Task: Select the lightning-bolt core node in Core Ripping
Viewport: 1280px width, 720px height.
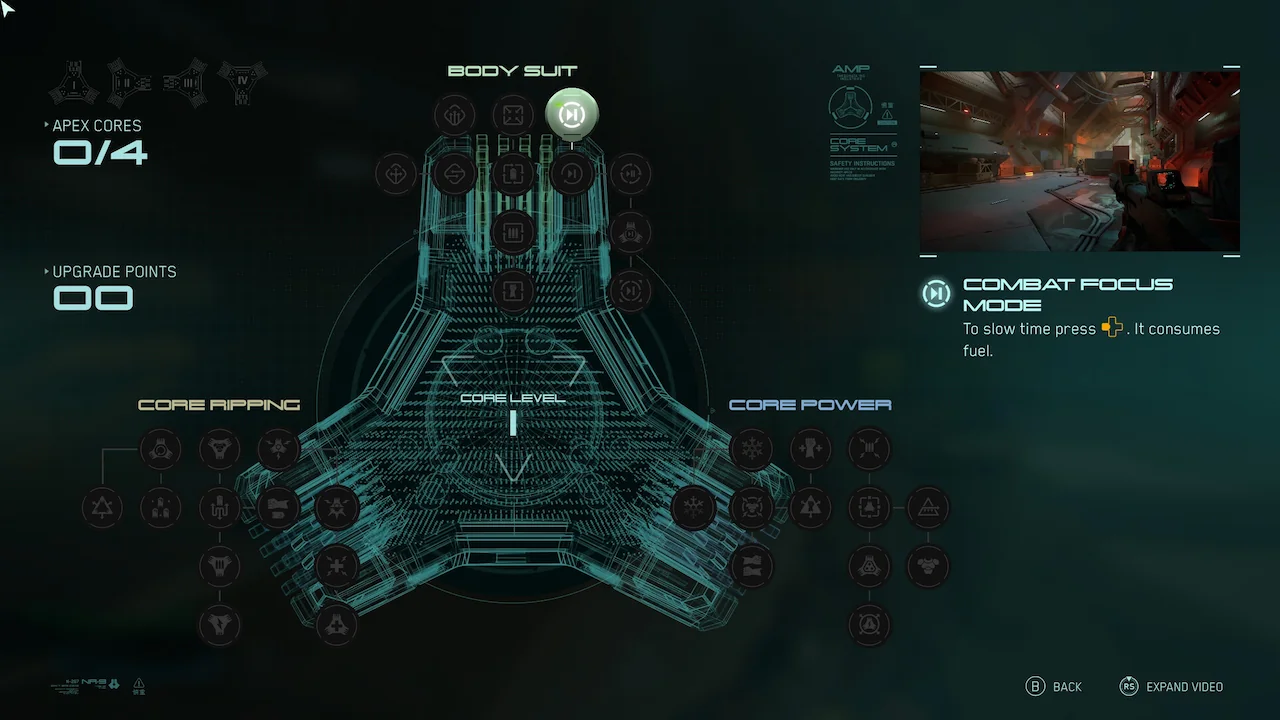Action: pos(219,625)
